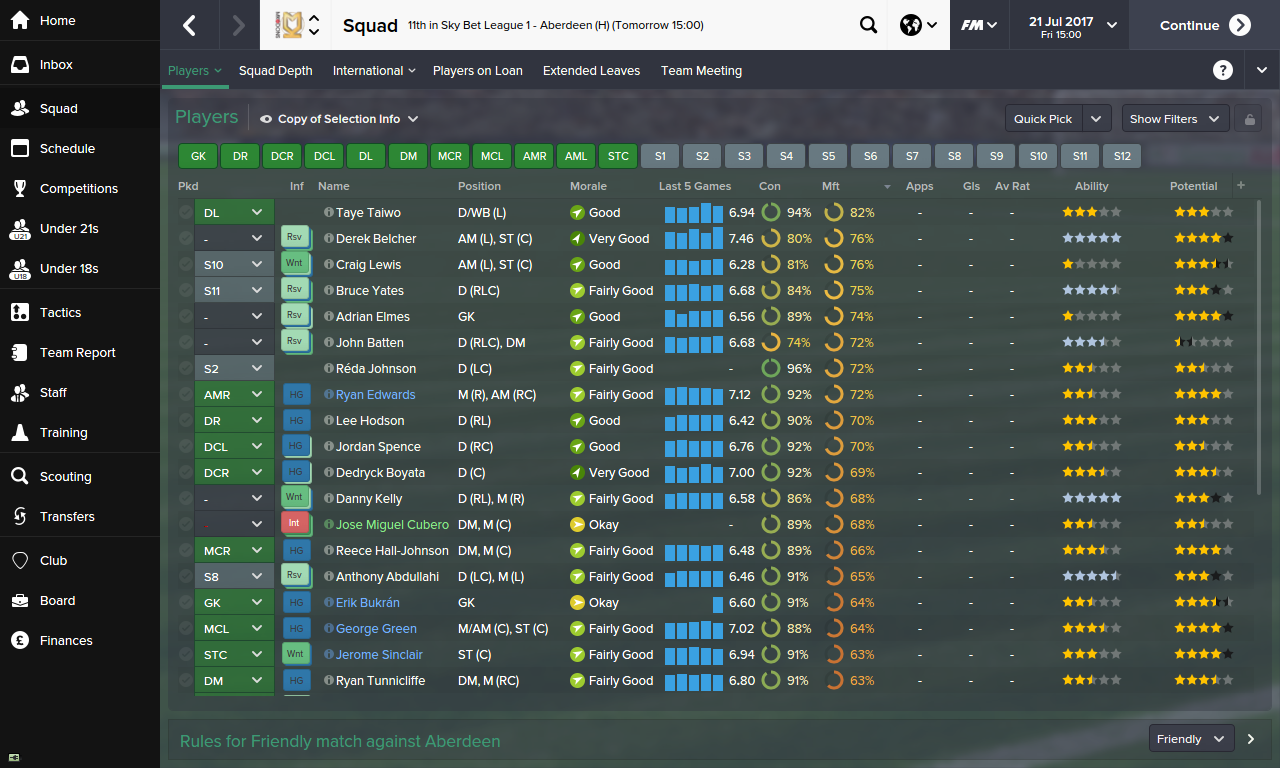Open the Friendly dropdown at the bottom
The width and height of the screenshot is (1280, 768).
point(1190,738)
